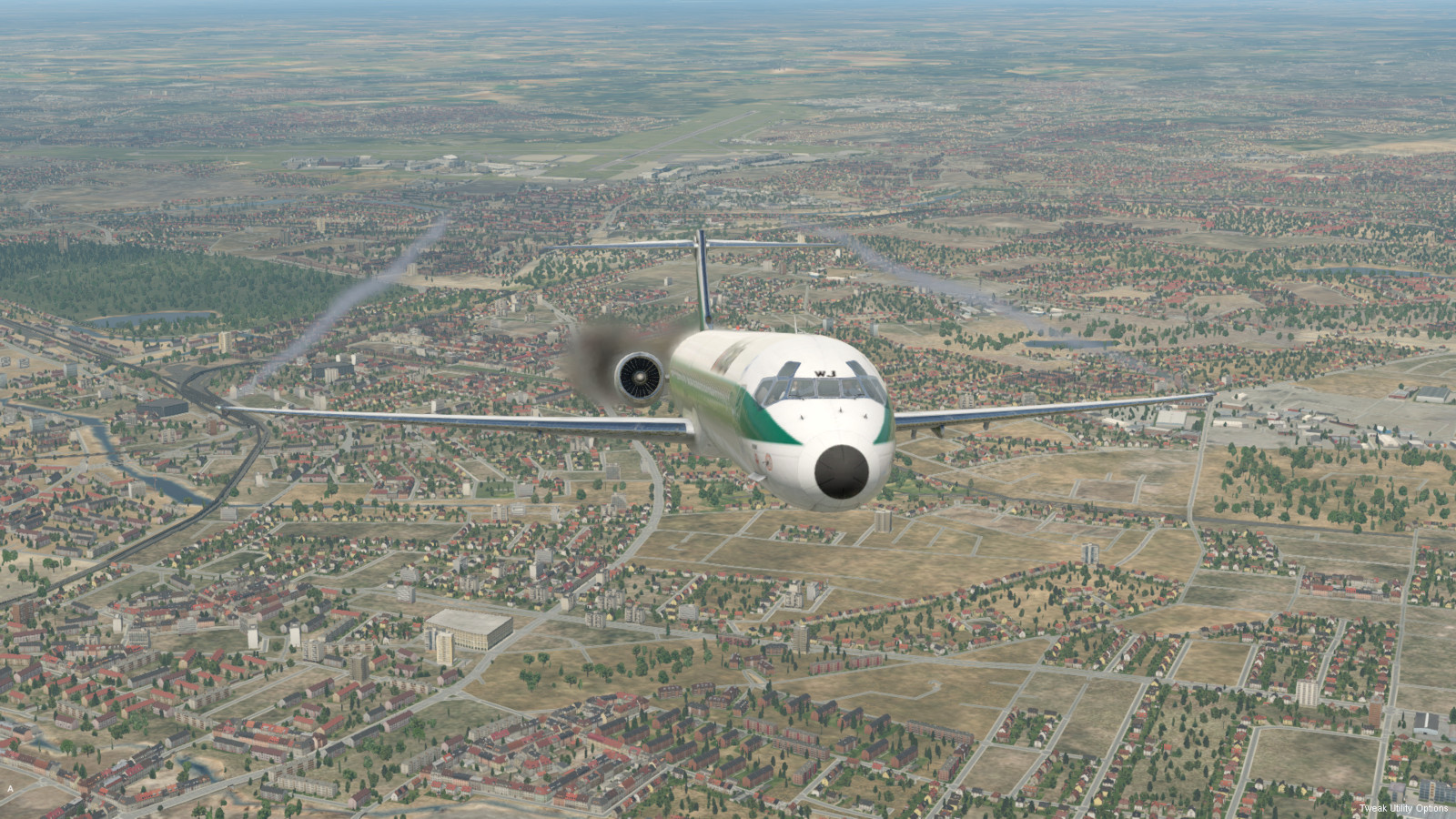The height and width of the screenshot is (819, 1456).
Task: Click the small letter A indicator
Action: (x=10, y=788)
